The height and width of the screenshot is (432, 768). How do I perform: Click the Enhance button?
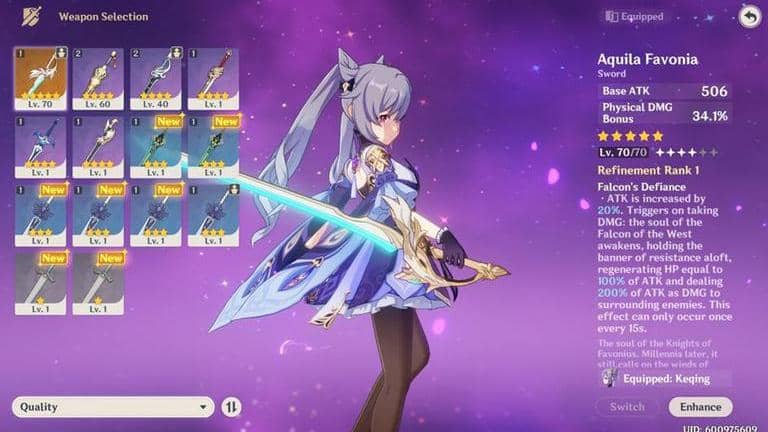tap(700, 407)
